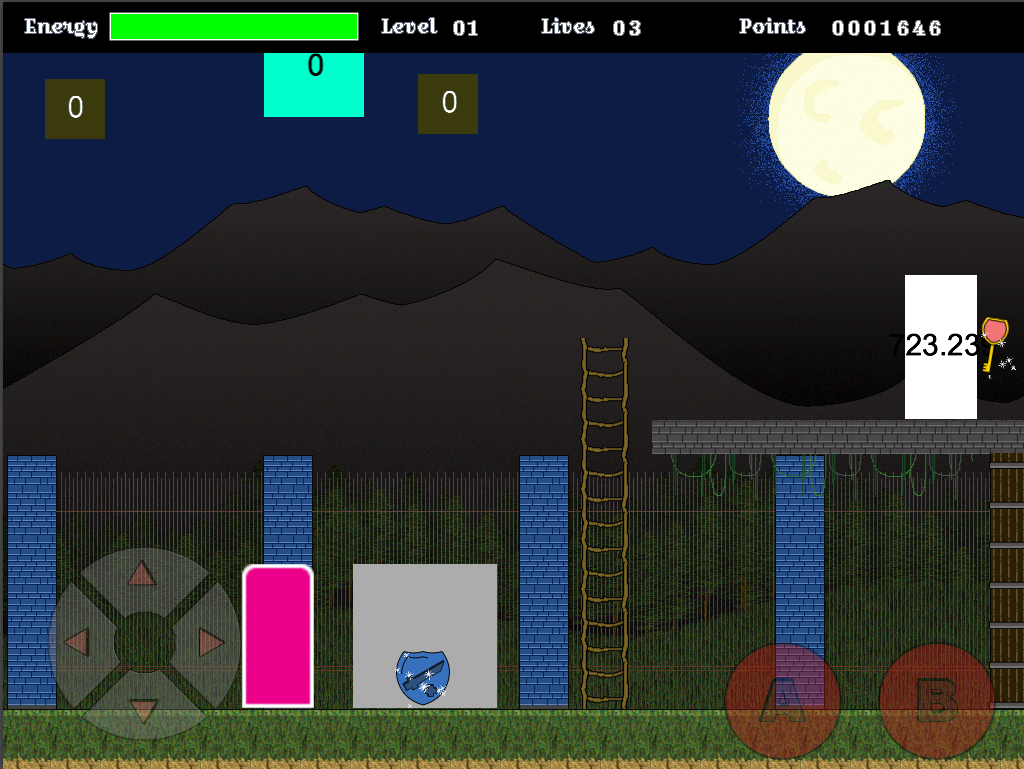Tap the red B action button
The height and width of the screenshot is (769, 1024).
pyautogui.click(x=937, y=700)
